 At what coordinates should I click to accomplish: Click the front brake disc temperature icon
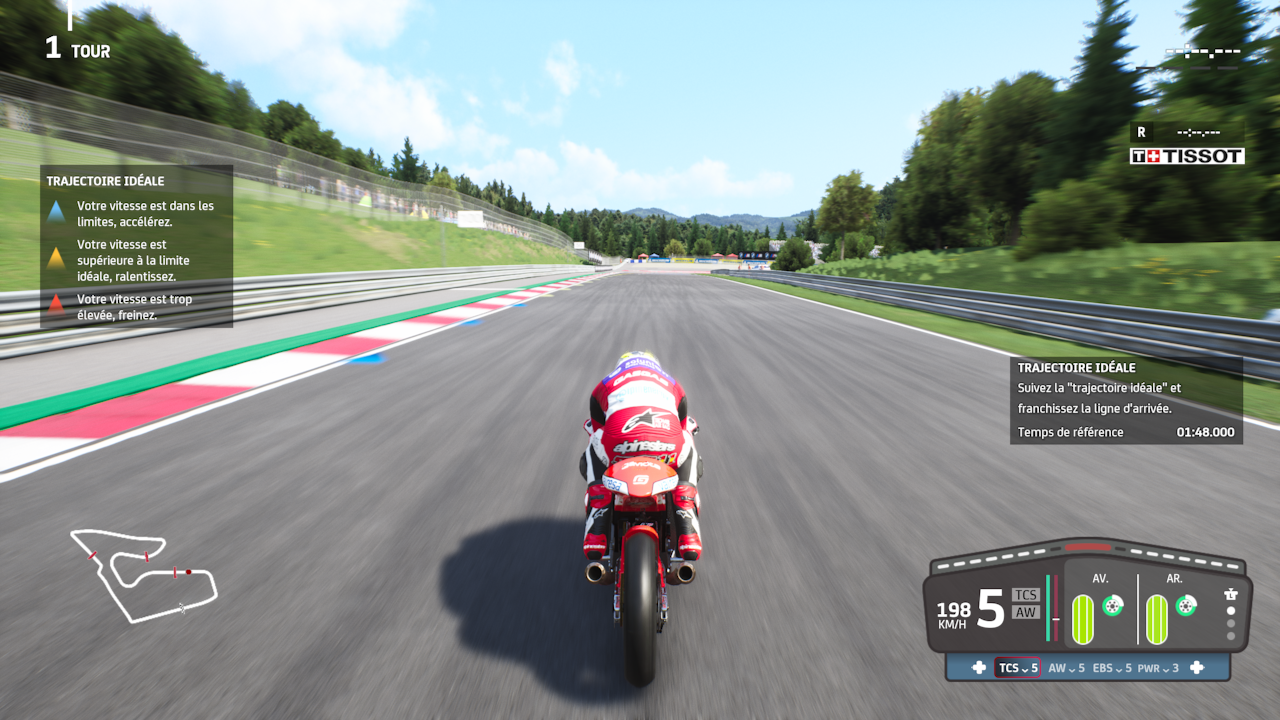pyautogui.click(x=1112, y=605)
